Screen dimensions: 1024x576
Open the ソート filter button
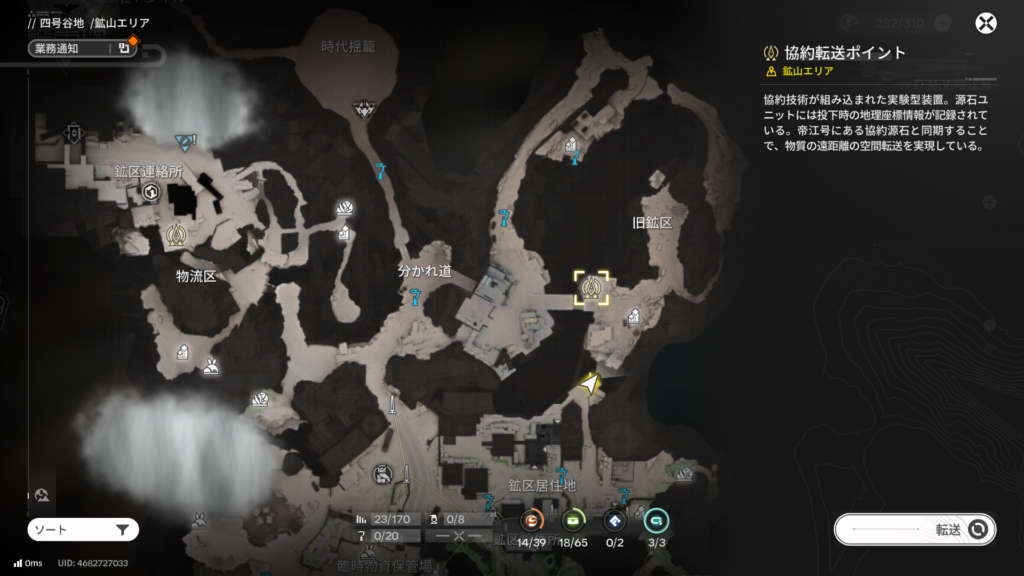pyautogui.click(x=83, y=530)
